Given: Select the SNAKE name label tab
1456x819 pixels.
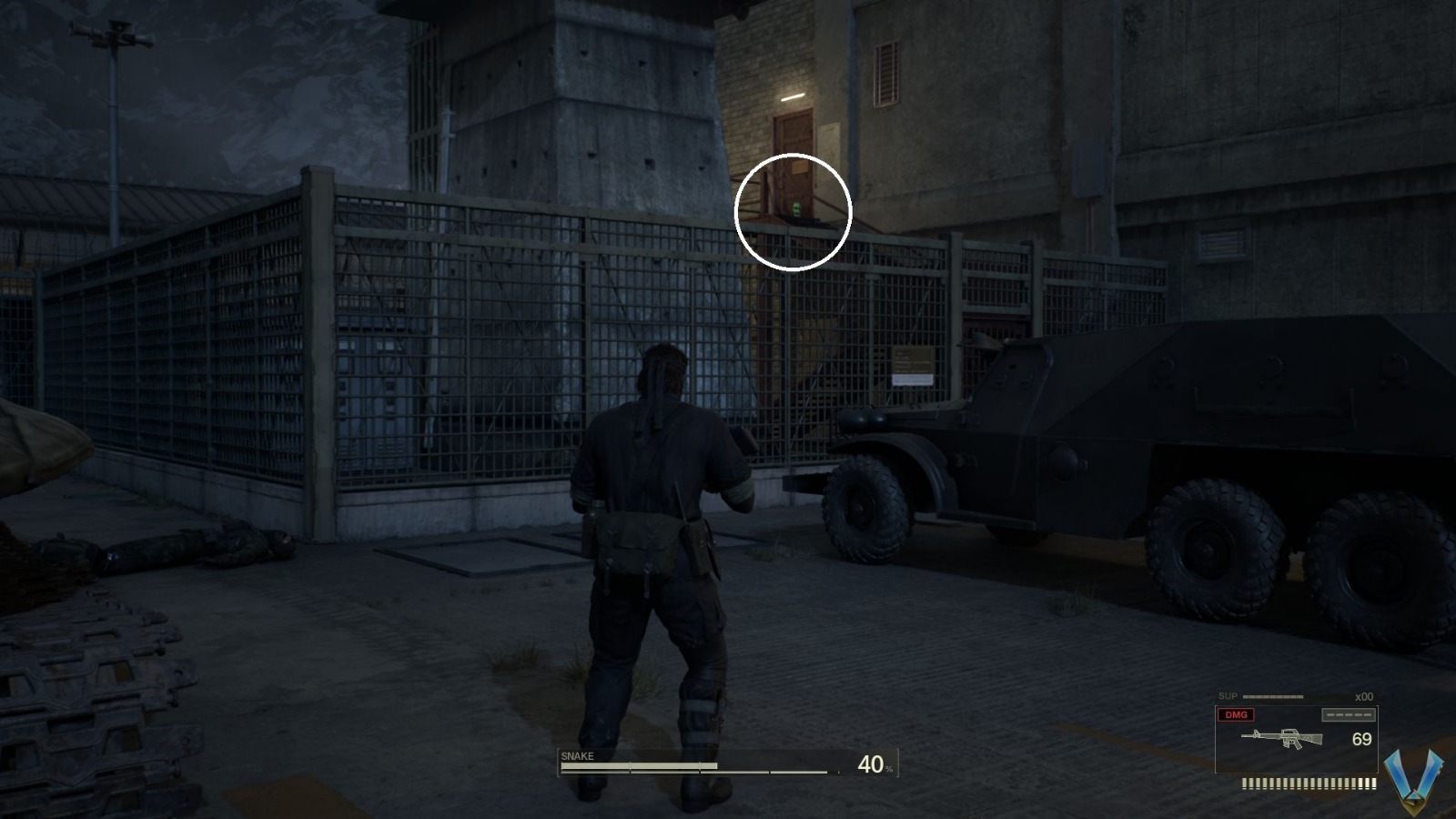Looking at the screenshot, I should pos(580,755).
